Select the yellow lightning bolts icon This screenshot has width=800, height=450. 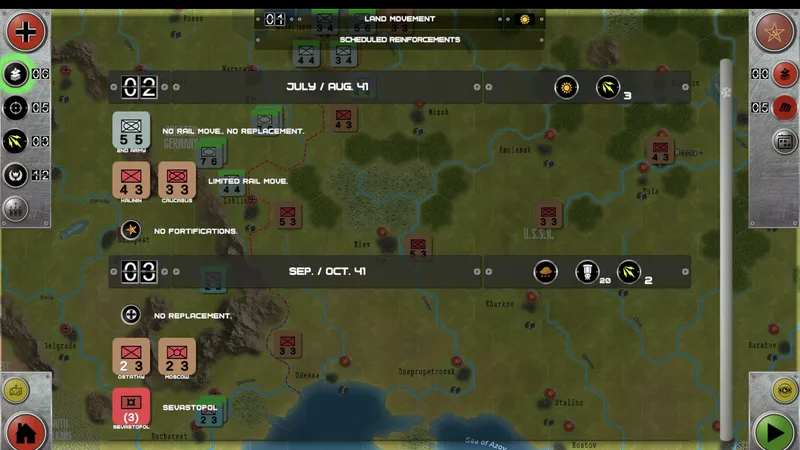click(x=17, y=141)
